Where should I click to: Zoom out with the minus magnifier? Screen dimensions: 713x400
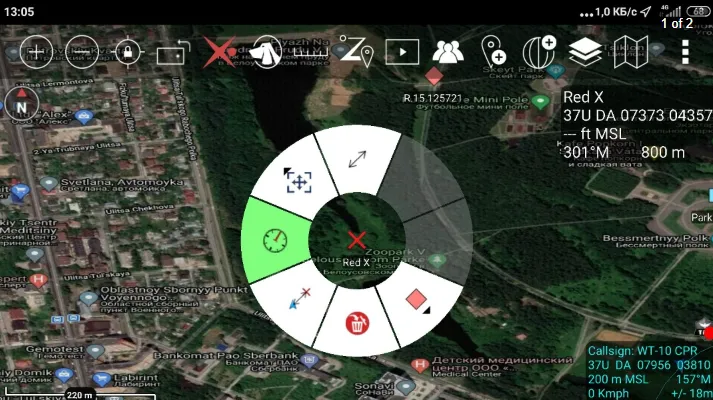81,50
